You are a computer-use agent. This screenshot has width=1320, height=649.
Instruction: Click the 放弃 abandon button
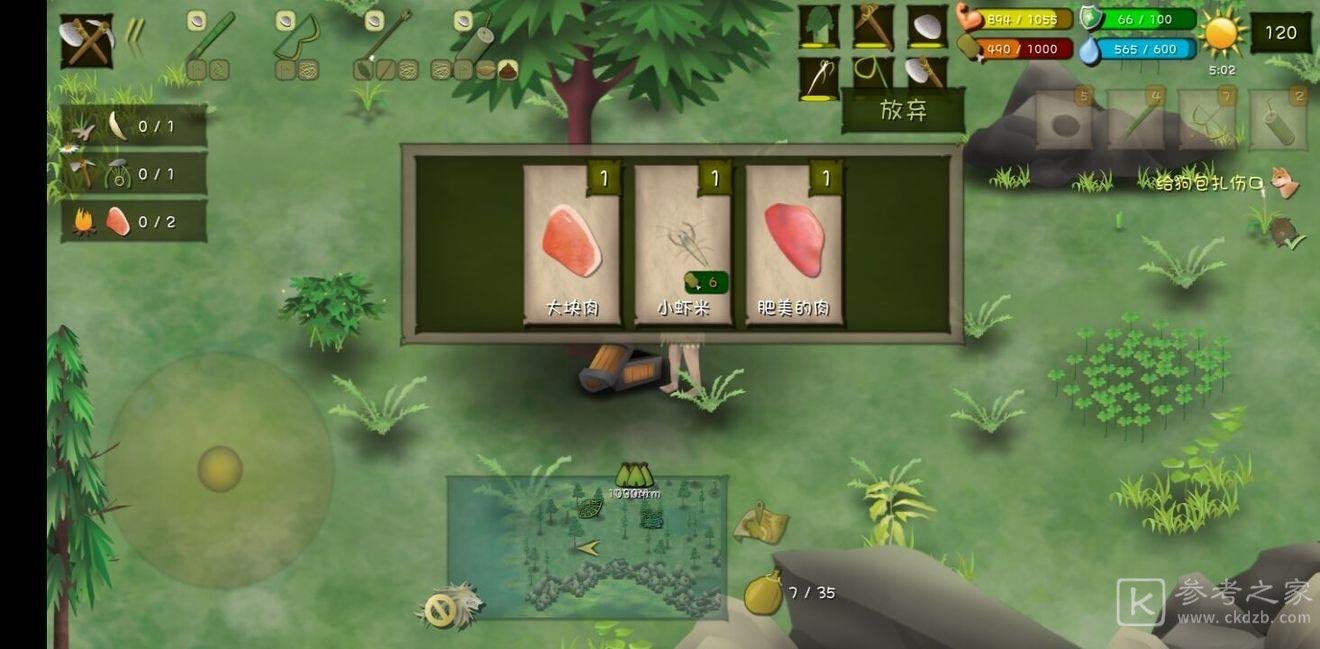[903, 111]
